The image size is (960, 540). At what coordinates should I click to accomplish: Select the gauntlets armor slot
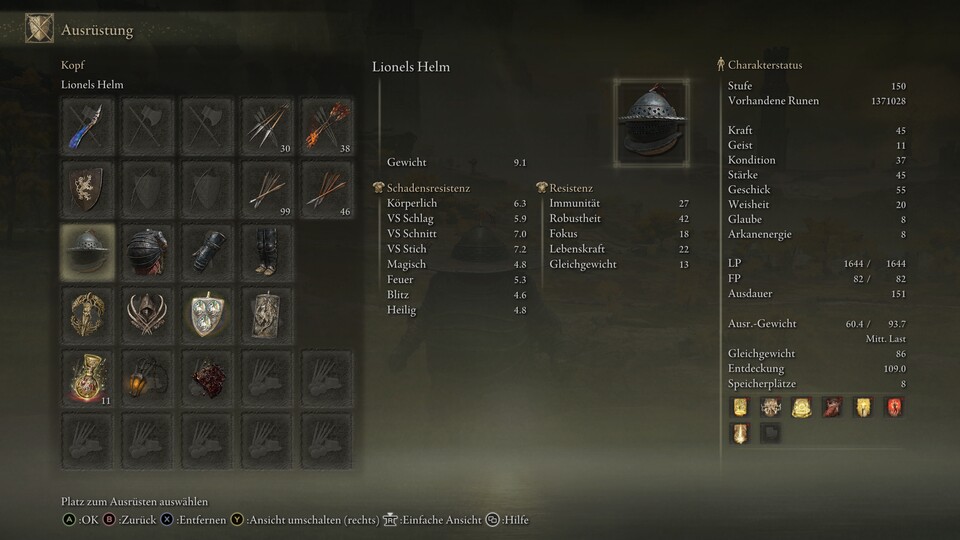point(207,251)
